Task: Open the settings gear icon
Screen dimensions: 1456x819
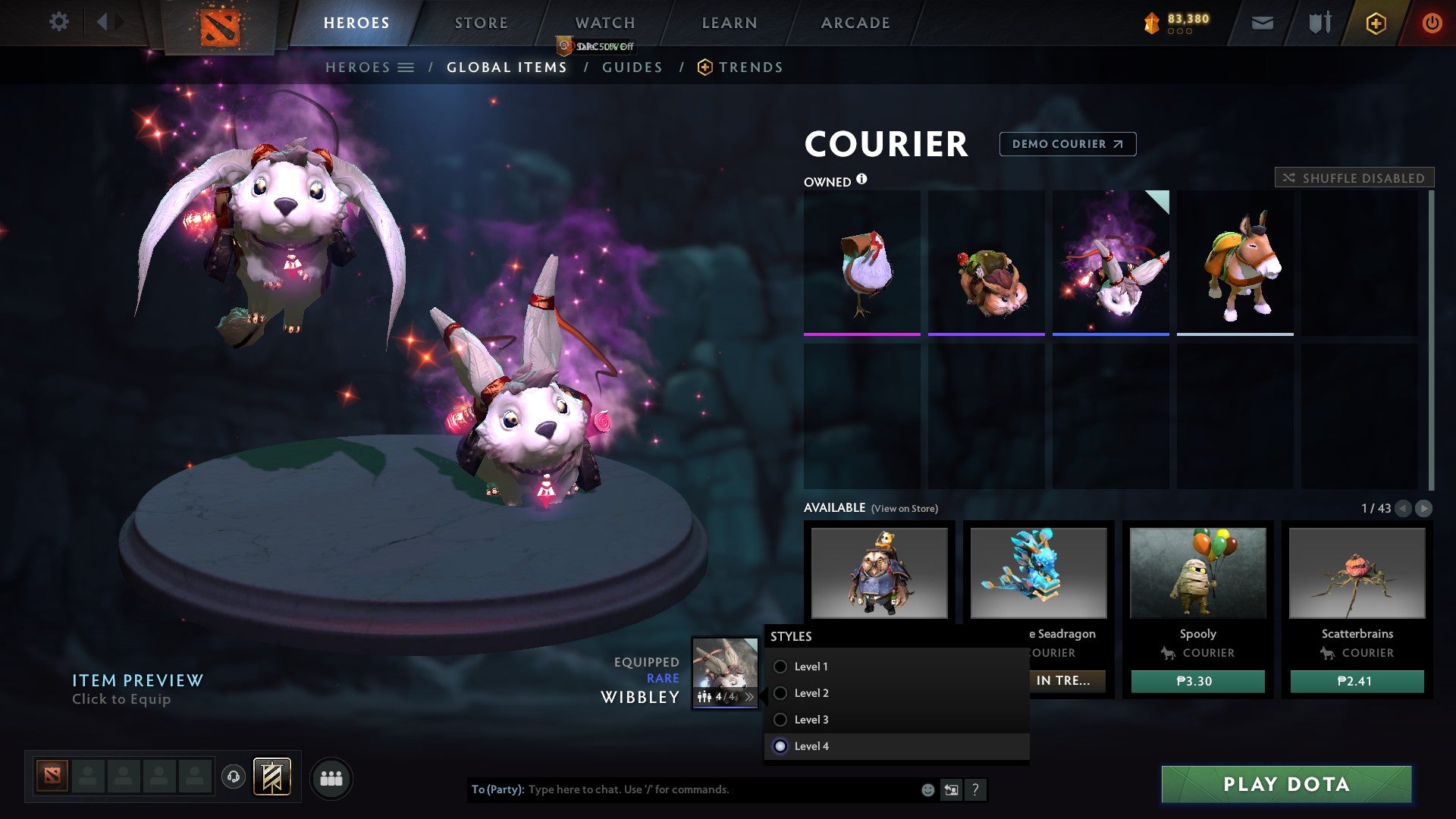Action: point(58,21)
